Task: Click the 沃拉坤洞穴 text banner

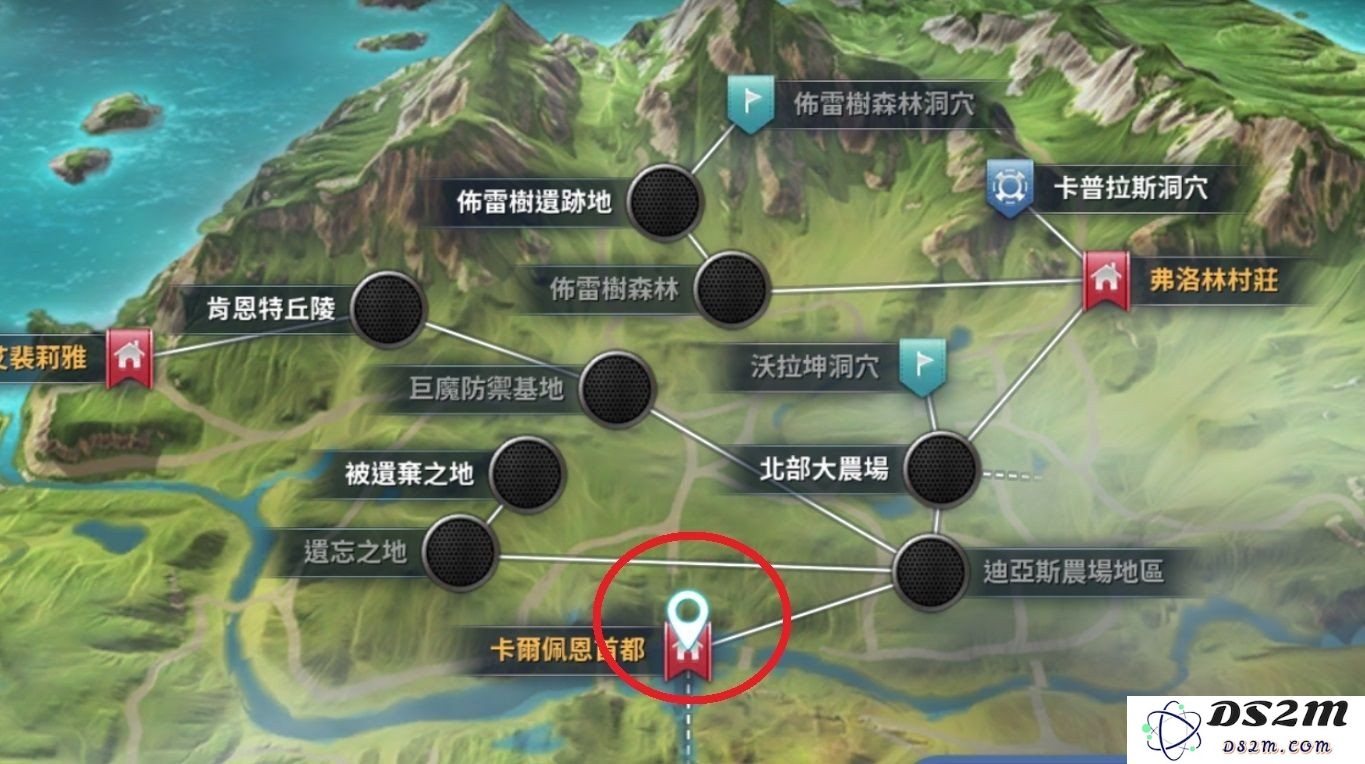Action: pos(816,367)
